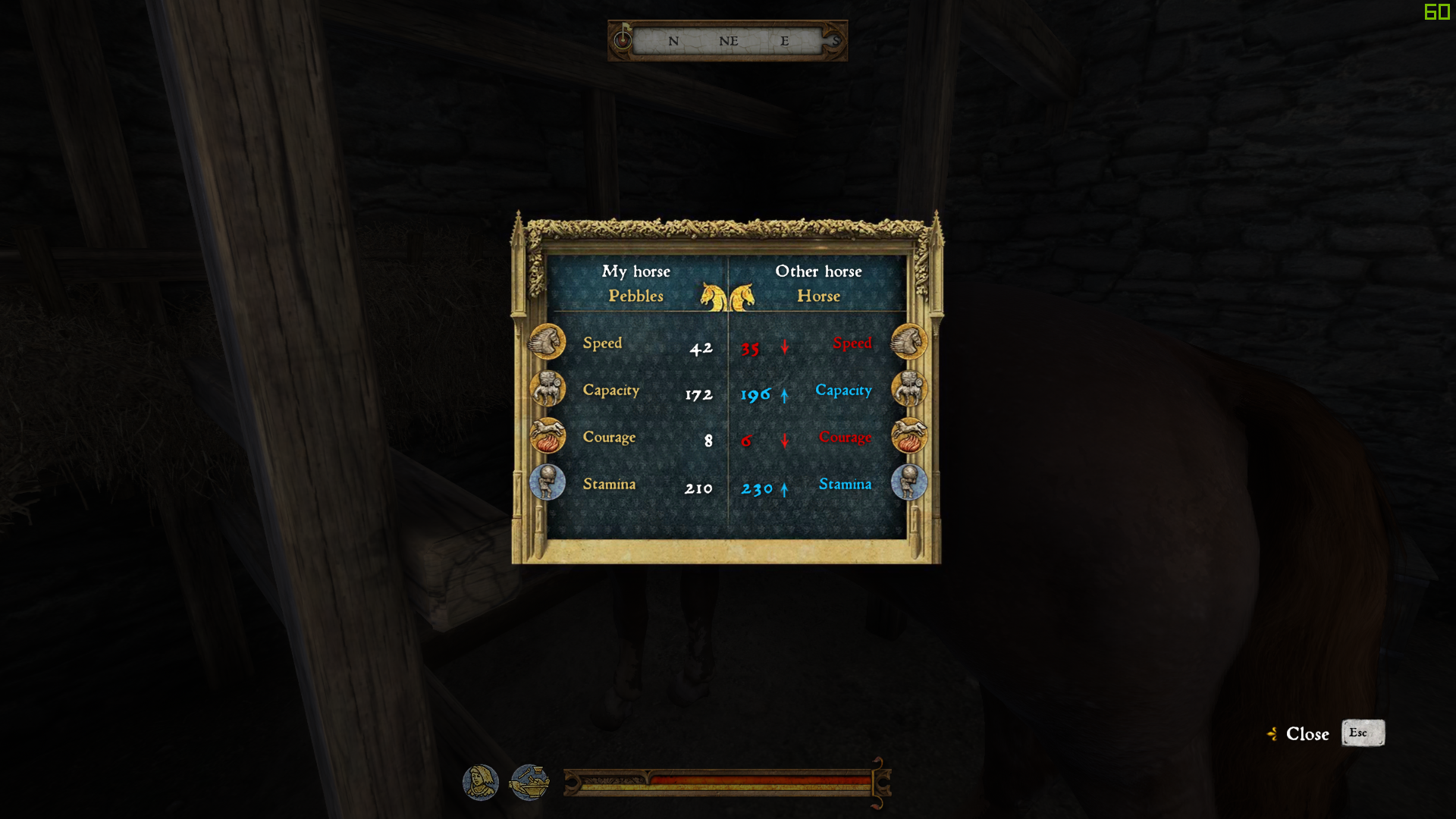Click the Capacity pack-horse icon on My horse side
The image size is (1456, 819).
pos(548,388)
